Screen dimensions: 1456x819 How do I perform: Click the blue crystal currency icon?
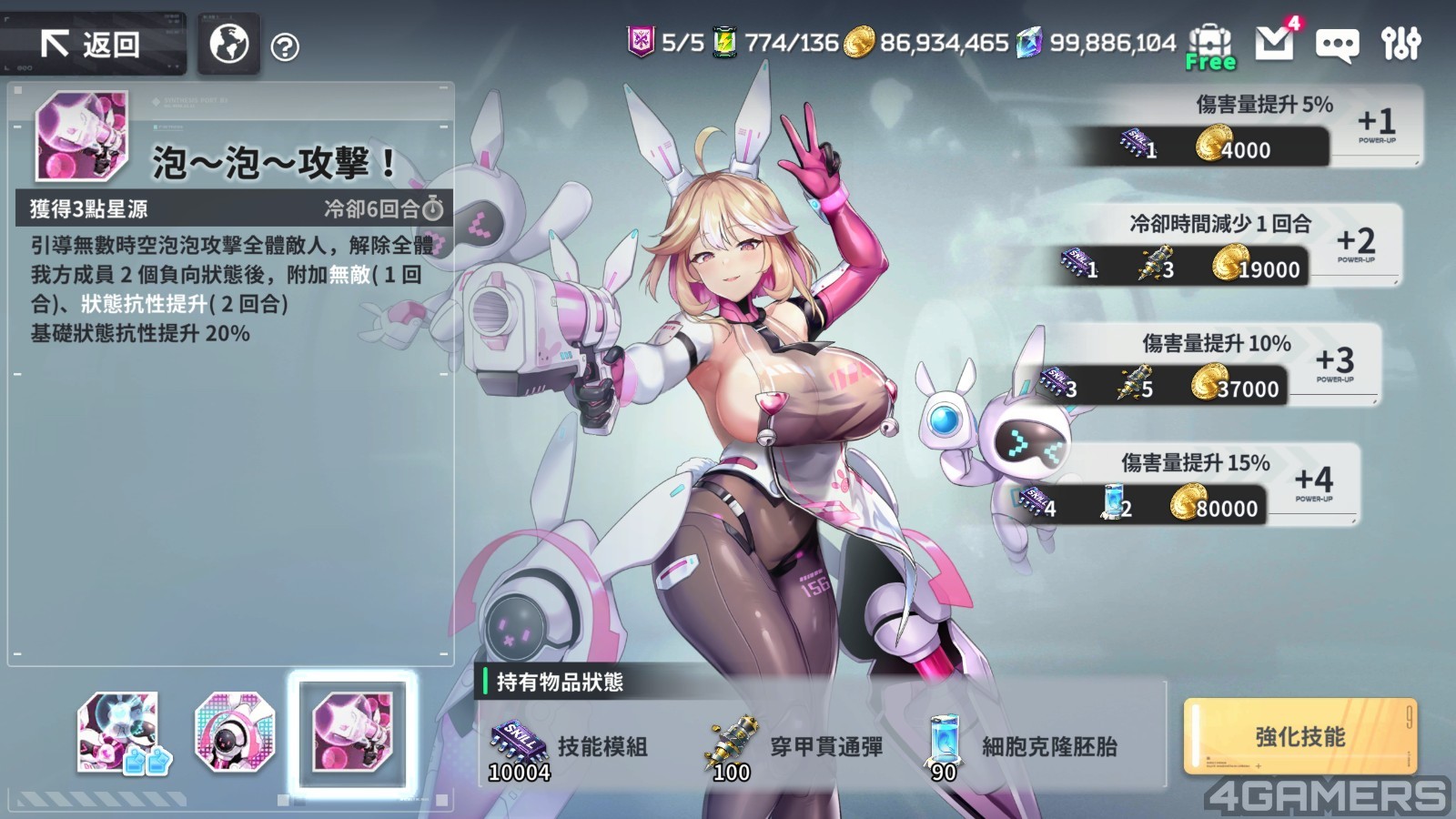[1029, 42]
